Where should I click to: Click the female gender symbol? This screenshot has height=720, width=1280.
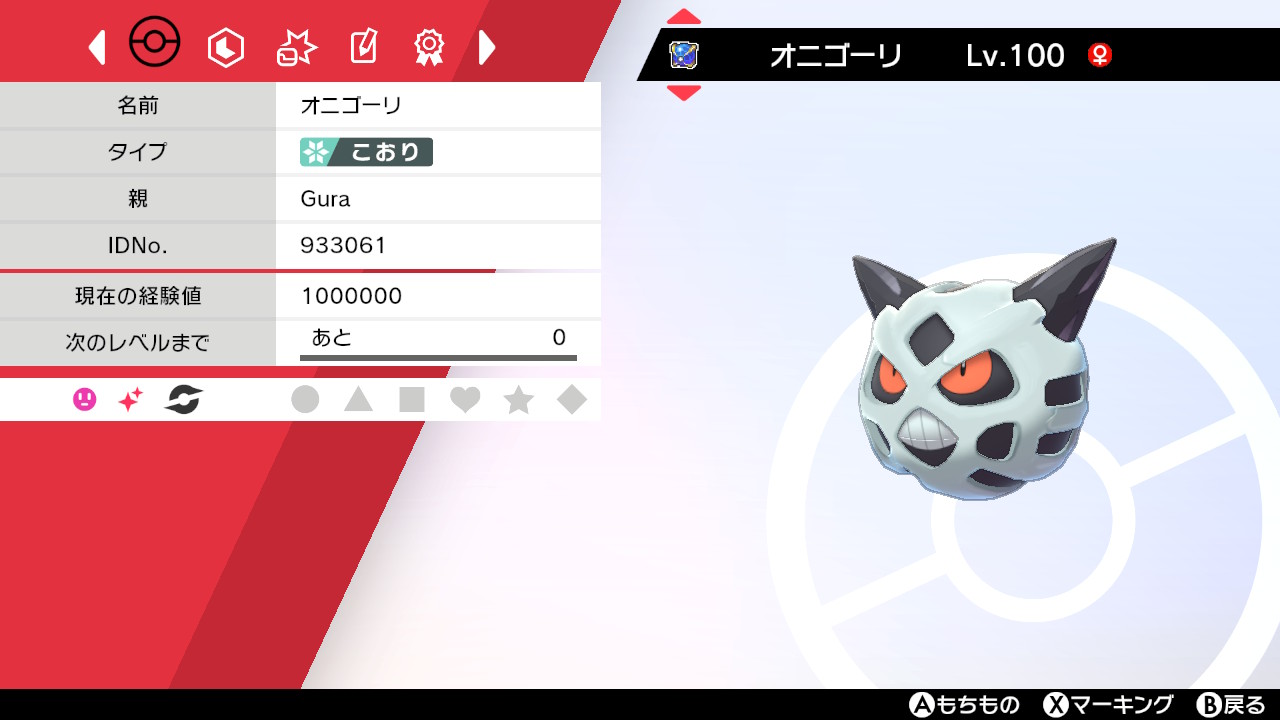1100,56
